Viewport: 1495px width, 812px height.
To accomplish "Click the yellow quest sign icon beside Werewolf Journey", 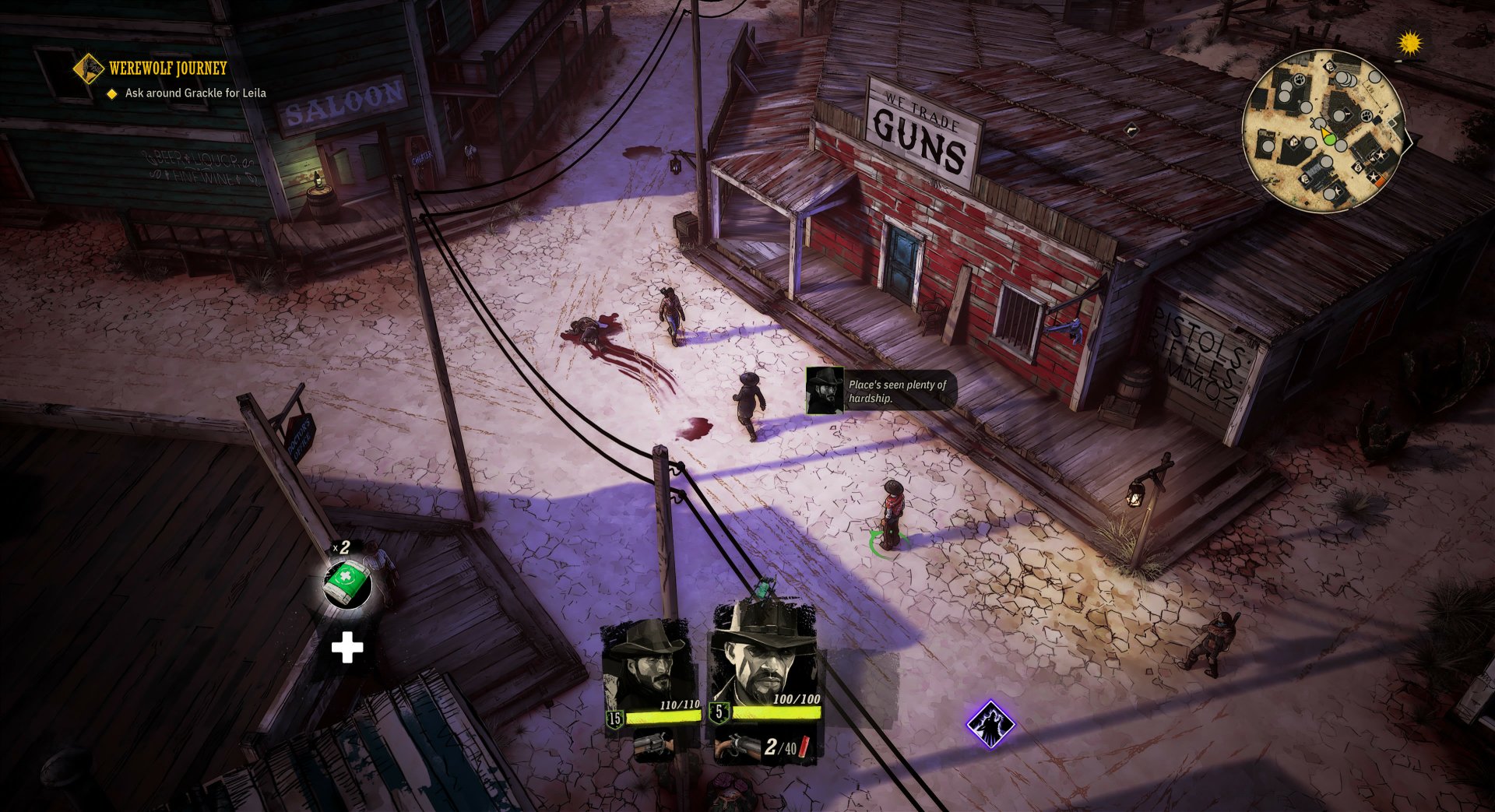I will pyautogui.click(x=88, y=69).
